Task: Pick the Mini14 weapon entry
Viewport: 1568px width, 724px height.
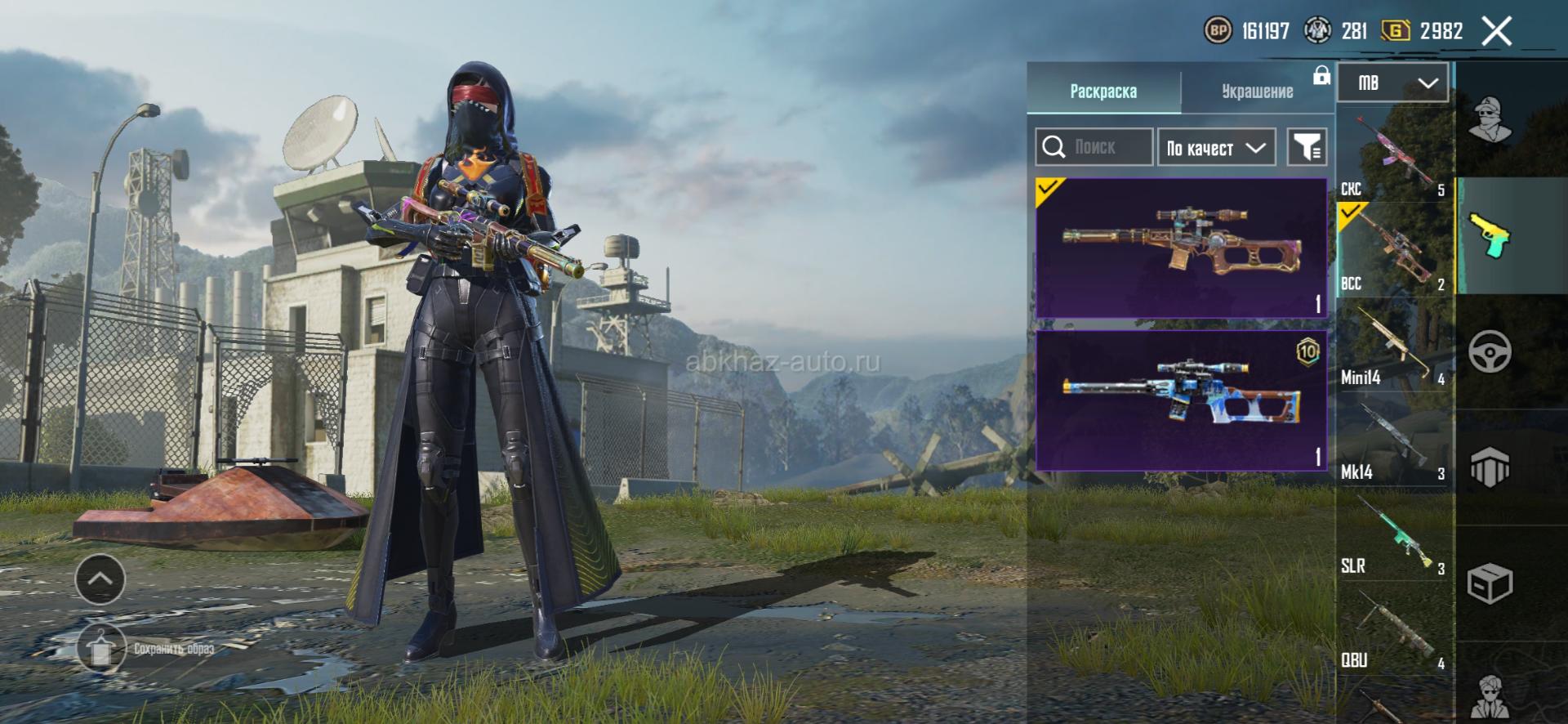Action: pyautogui.click(x=1394, y=344)
